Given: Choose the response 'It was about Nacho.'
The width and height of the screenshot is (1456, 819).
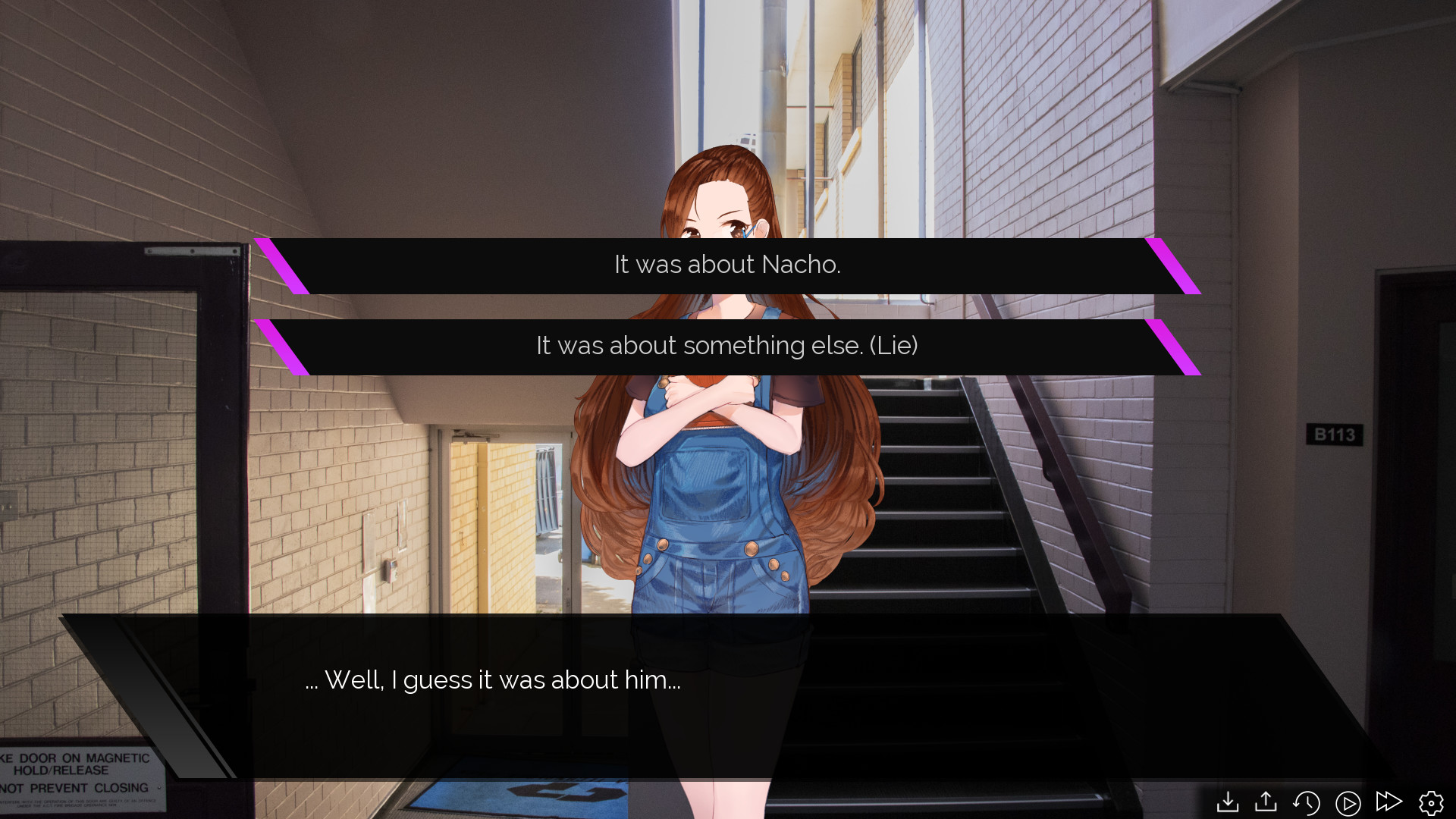Looking at the screenshot, I should (x=726, y=265).
